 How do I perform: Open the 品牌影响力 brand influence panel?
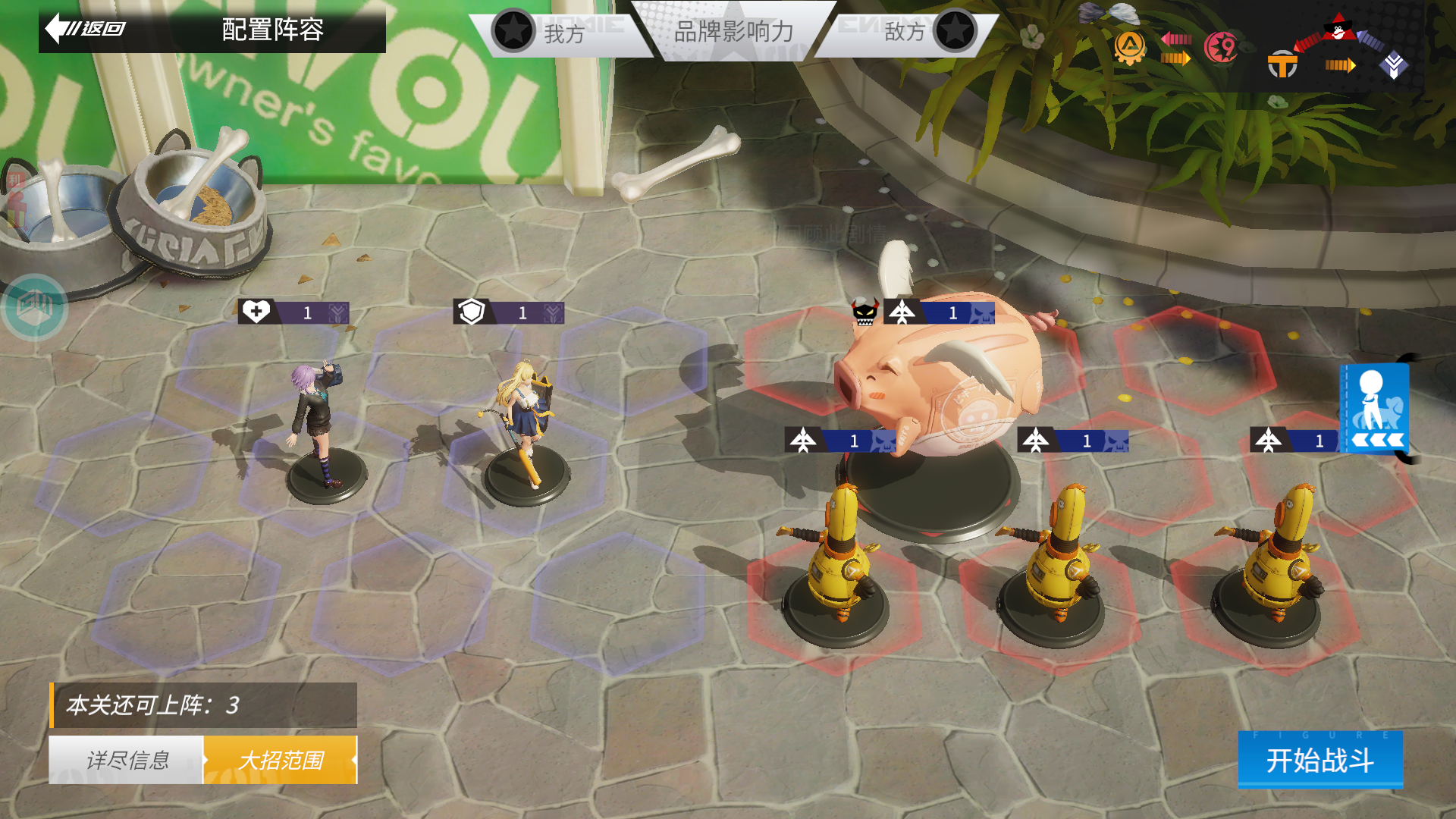coord(733,32)
